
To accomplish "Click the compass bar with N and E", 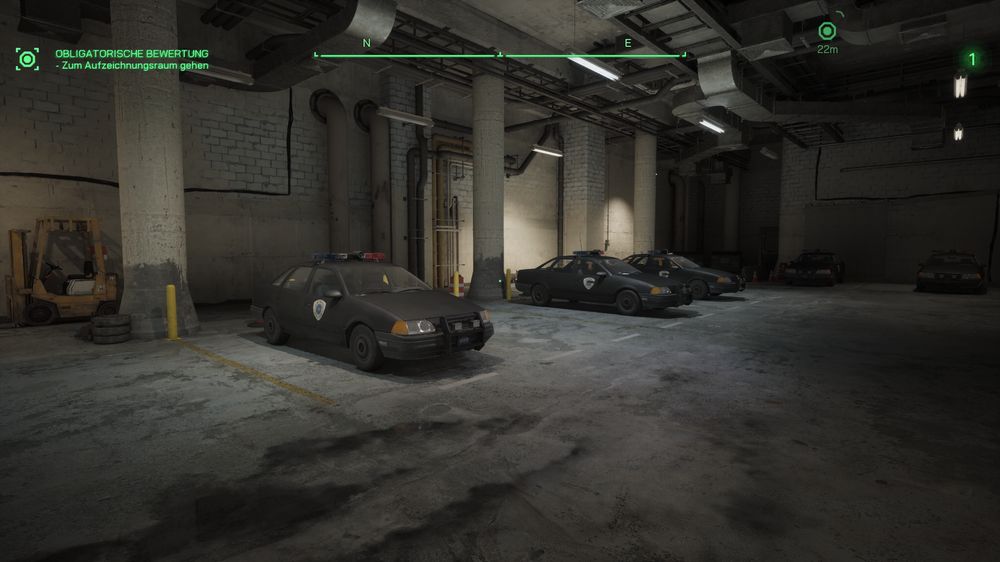I will (x=500, y=51).
